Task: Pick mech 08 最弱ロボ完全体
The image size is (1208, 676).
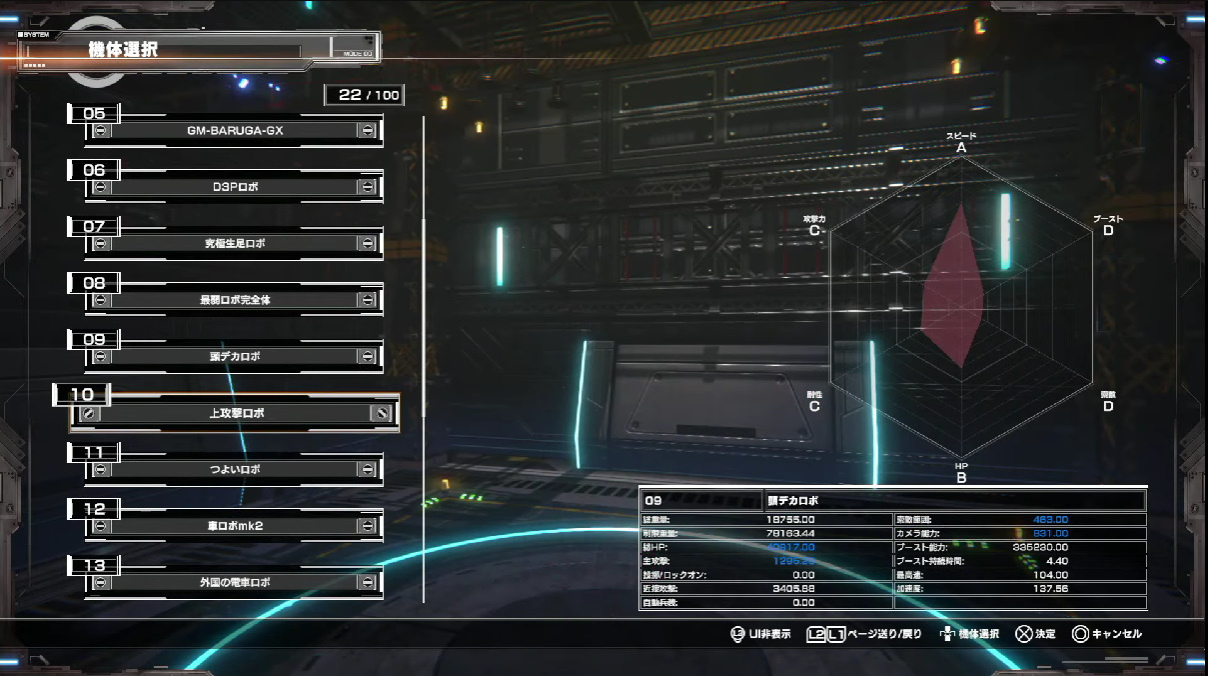Action: point(235,300)
